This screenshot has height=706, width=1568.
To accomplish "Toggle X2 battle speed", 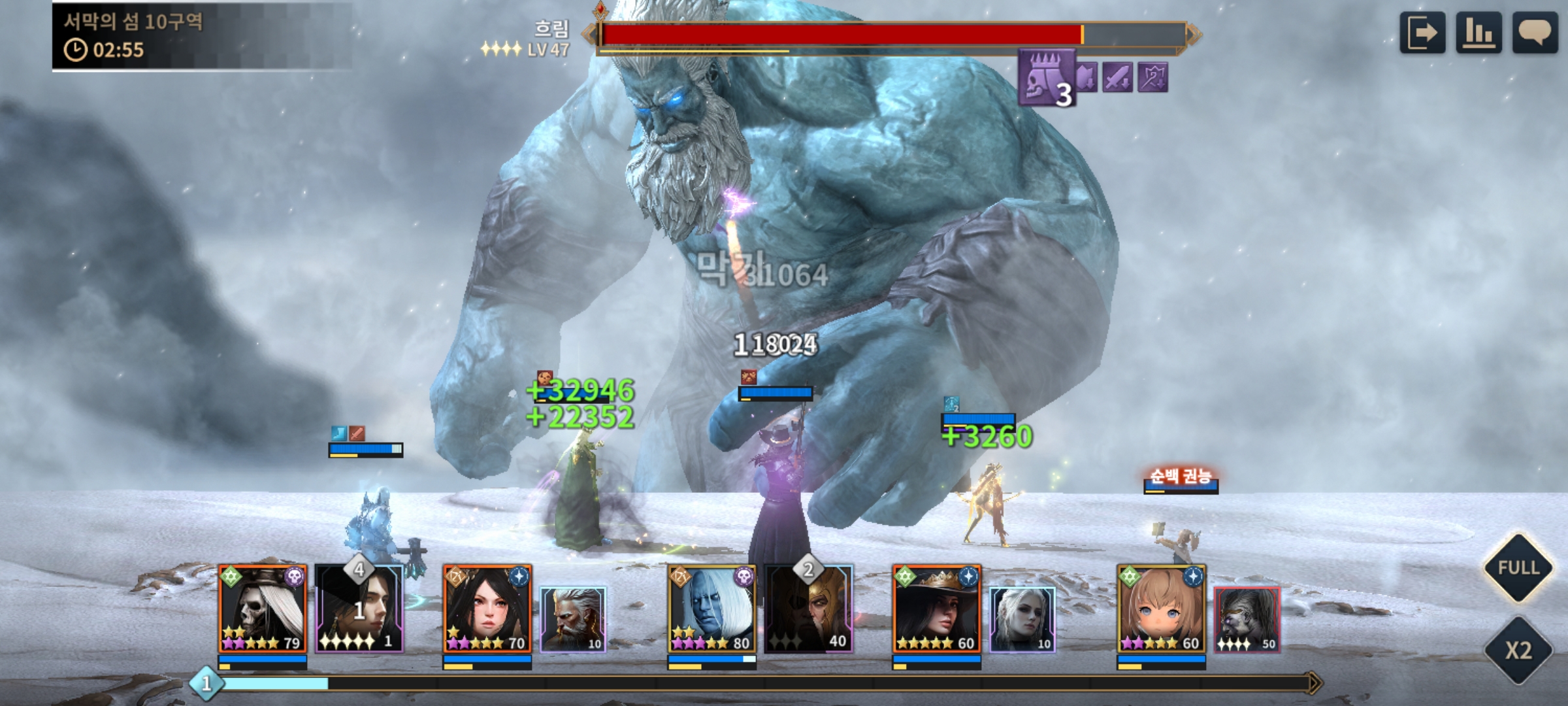I will point(1518,650).
